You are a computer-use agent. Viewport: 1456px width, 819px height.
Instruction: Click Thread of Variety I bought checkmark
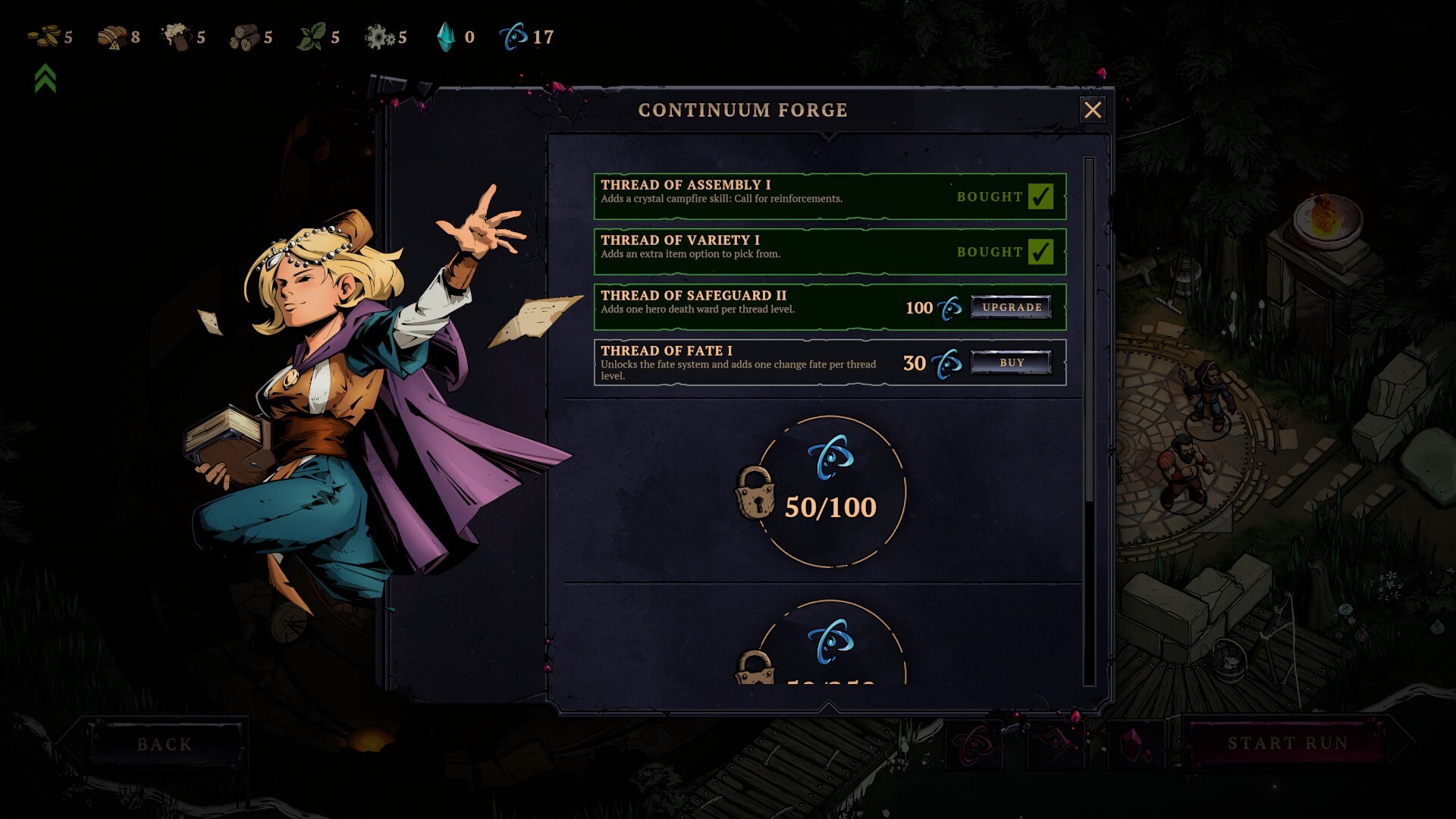click(1042, 250)
